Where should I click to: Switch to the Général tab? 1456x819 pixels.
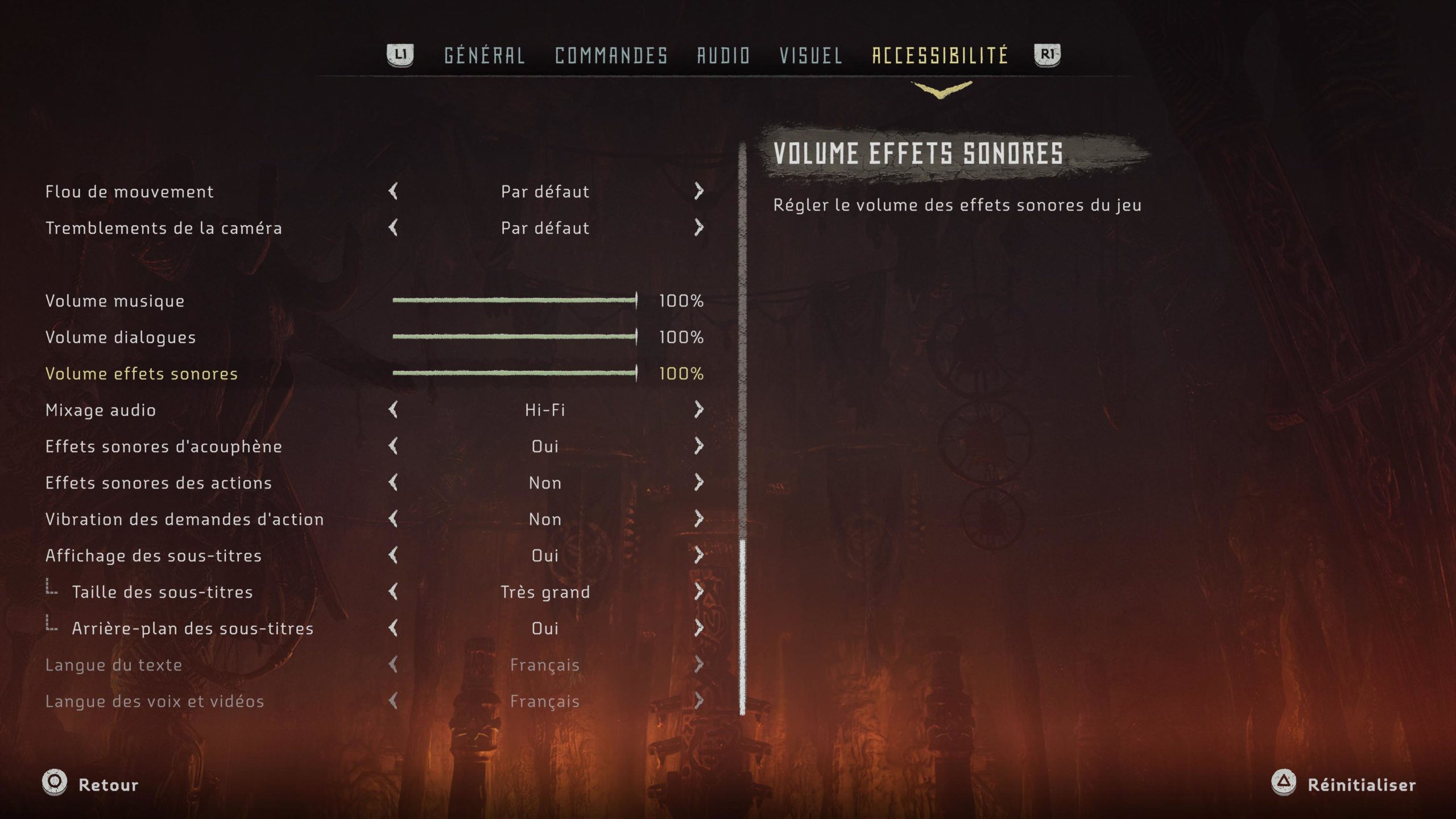pyautogui.click(x=484, y=56)
